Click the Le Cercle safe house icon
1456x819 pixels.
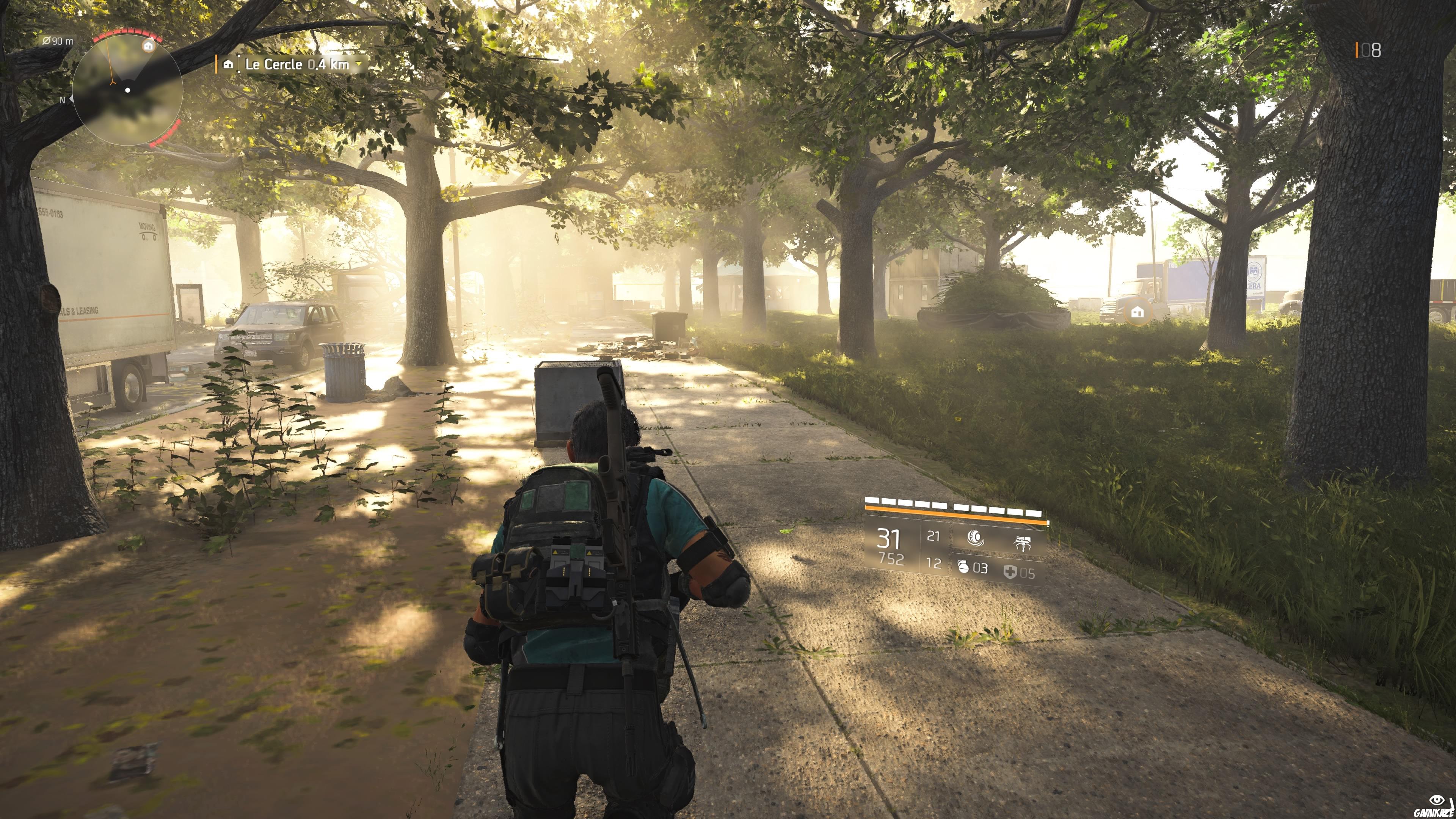pyautogui.click(x=228, y=64)
